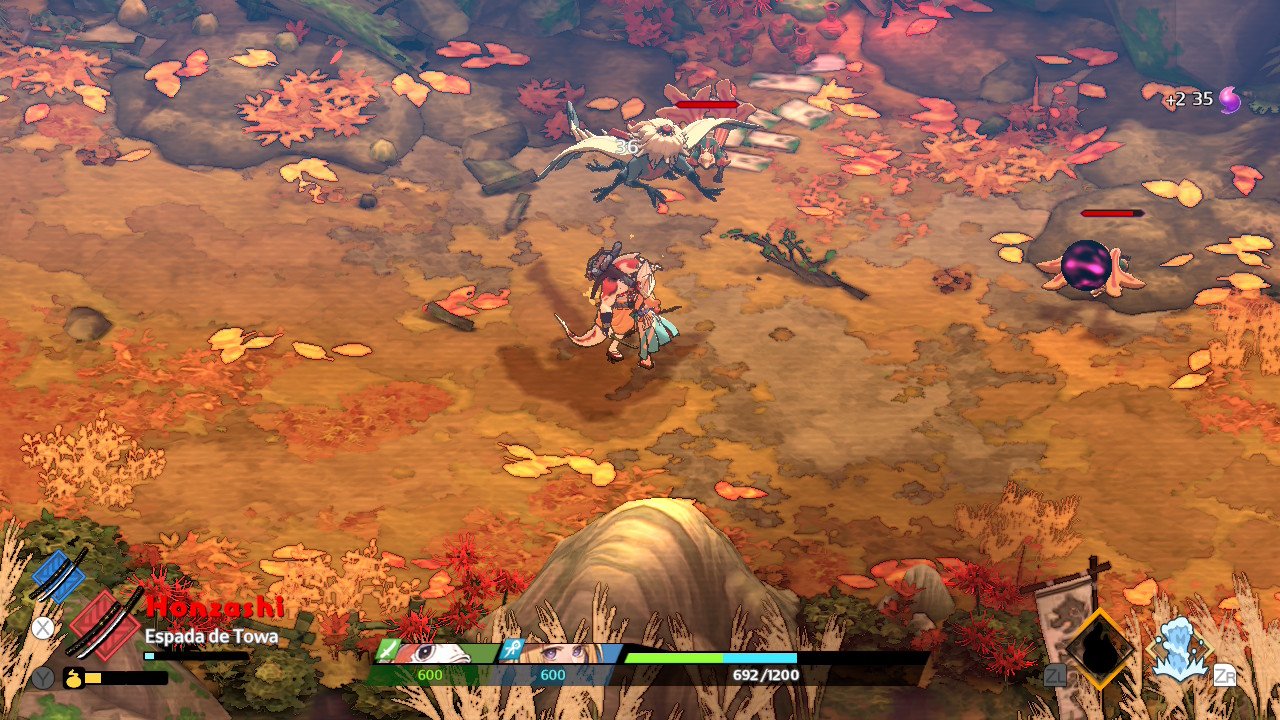Click the purple soul currency icon
The image size is (1280, 720).
click(1229, 100)
